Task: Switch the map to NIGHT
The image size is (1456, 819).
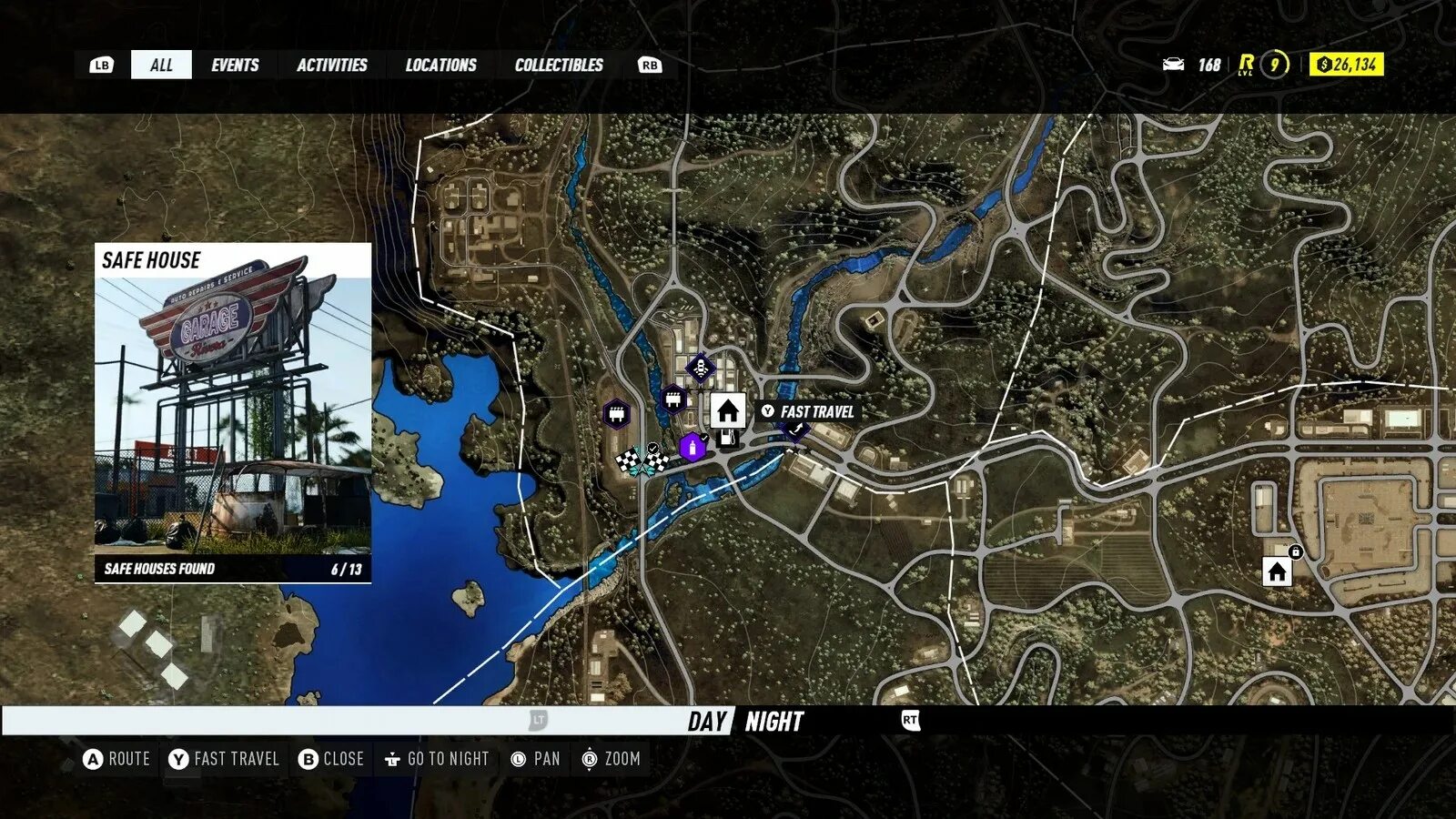Action: [x=774, y=722]
